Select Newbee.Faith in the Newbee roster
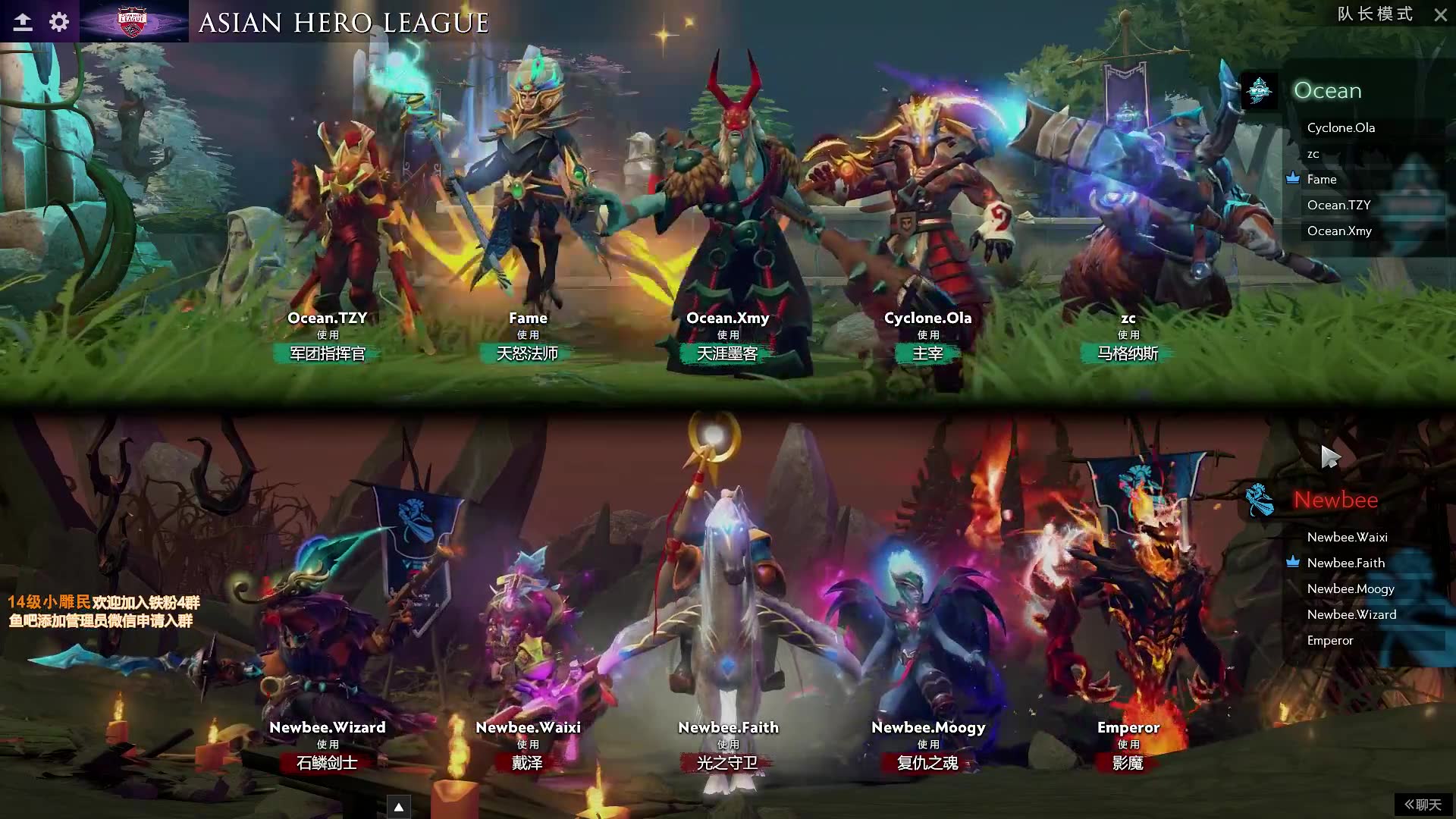Screen dimensions: 1456x819 (x=1345, y=563)
